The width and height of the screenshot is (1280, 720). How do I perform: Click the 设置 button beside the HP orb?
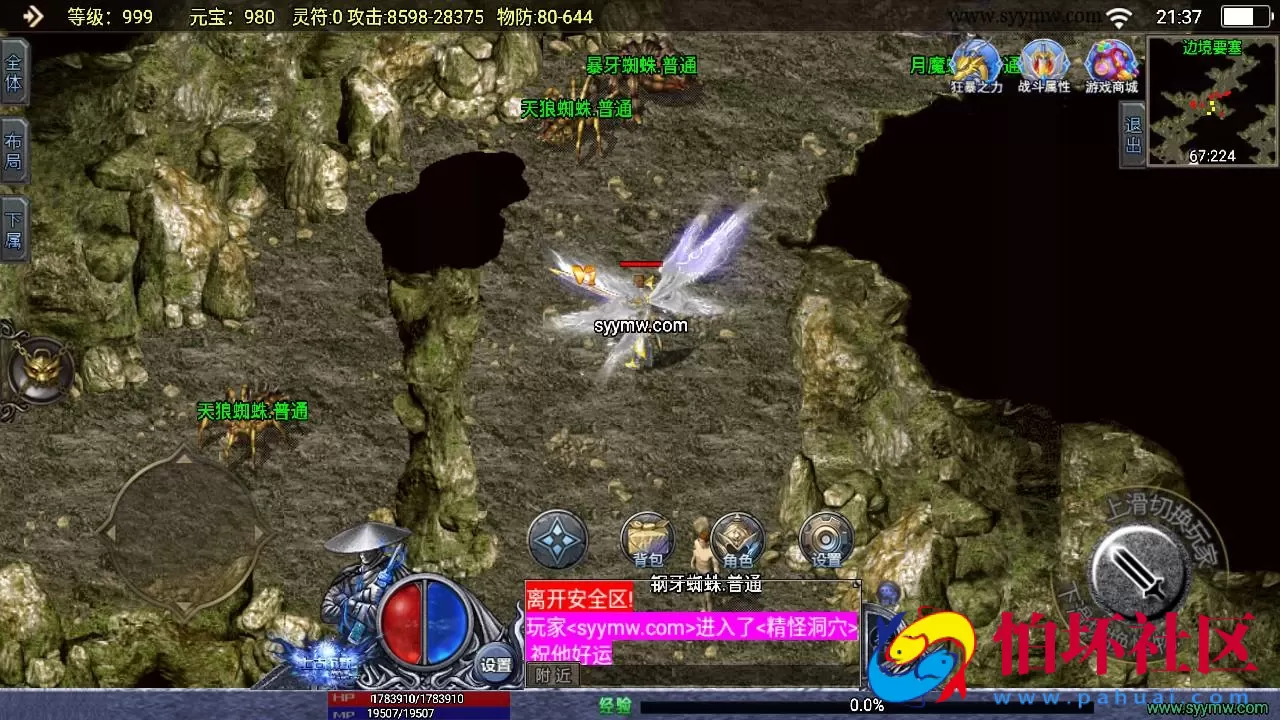coord(497,662)
